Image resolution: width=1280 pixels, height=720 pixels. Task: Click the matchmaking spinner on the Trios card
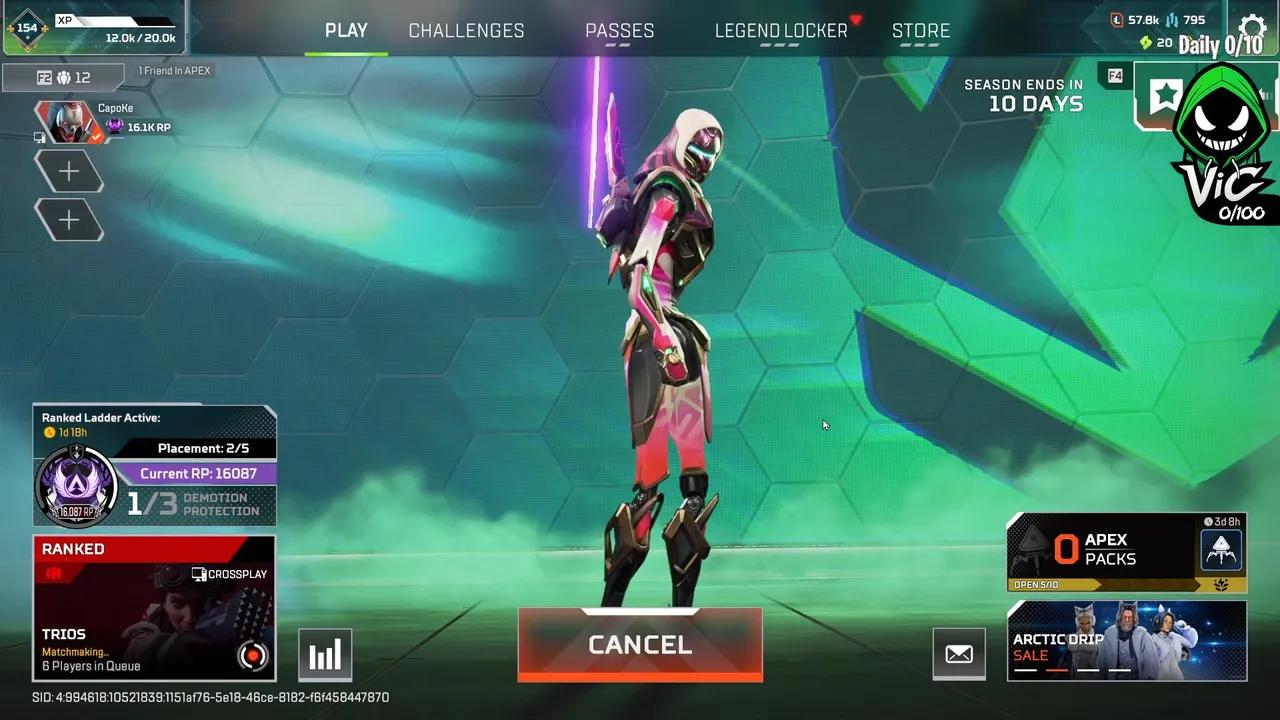click(252, 657)
